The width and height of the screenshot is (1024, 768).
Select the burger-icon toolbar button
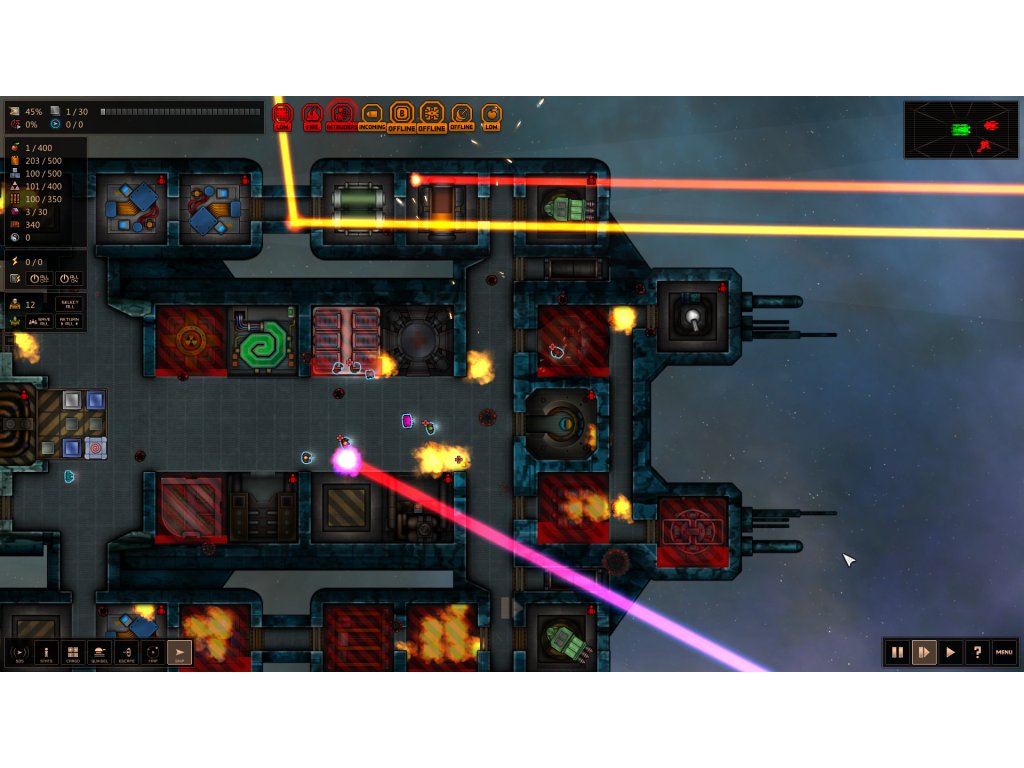tap(99, 653)
